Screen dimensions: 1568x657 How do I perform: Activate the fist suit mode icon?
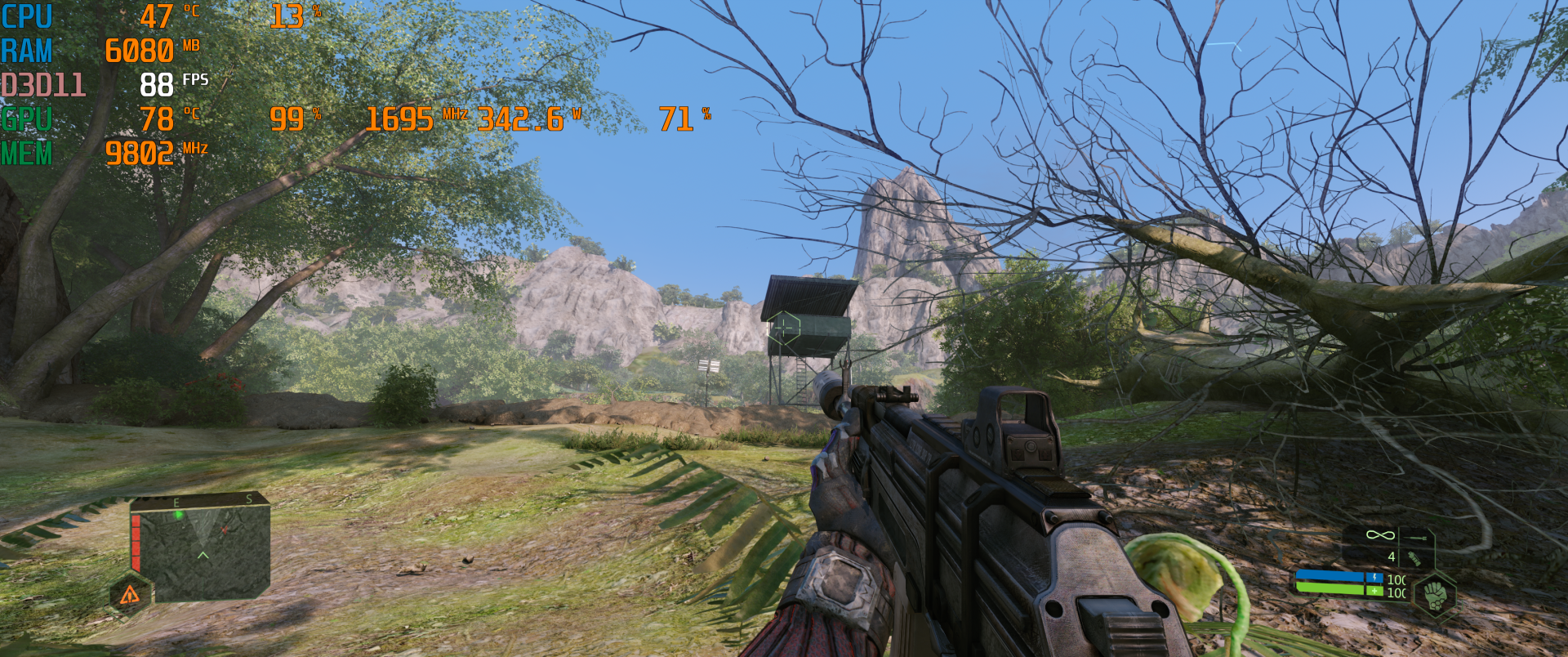tap(1435, 594)
